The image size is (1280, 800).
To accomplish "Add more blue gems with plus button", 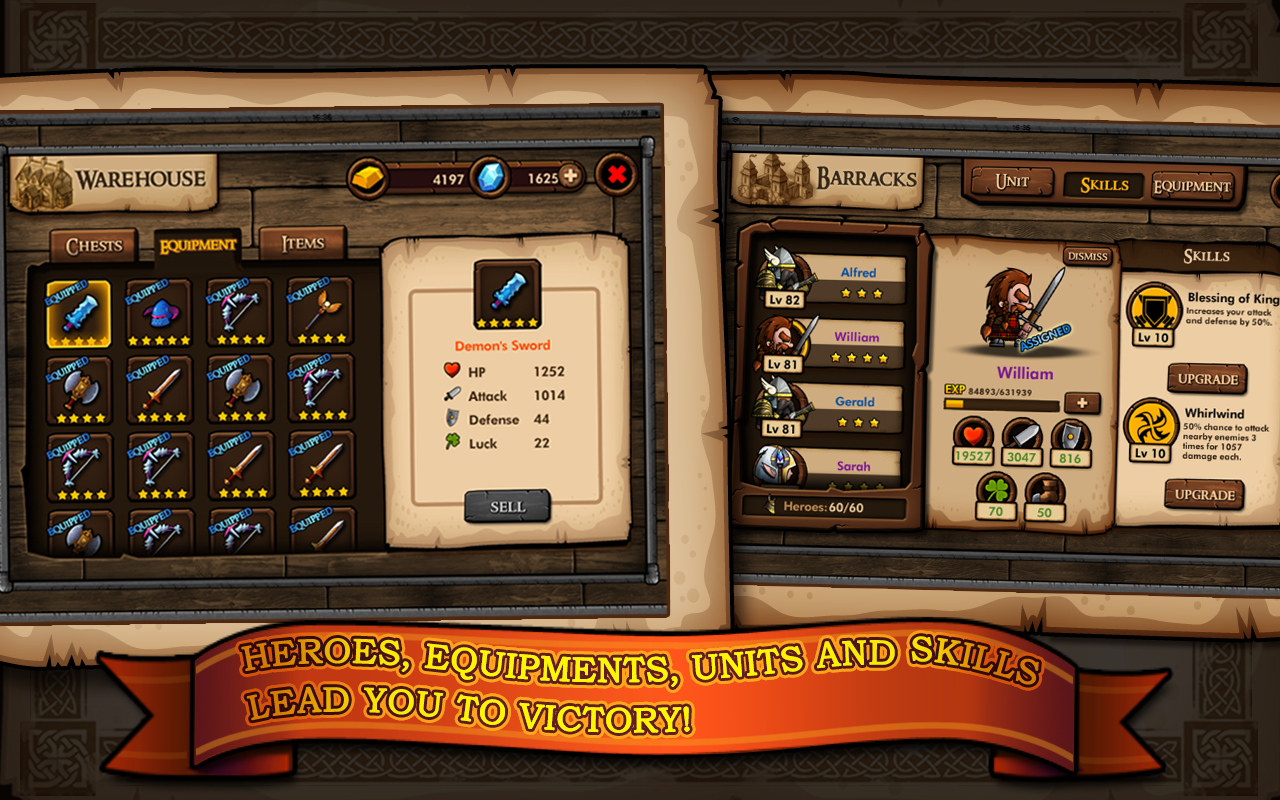I will click(x=571, y=176).
